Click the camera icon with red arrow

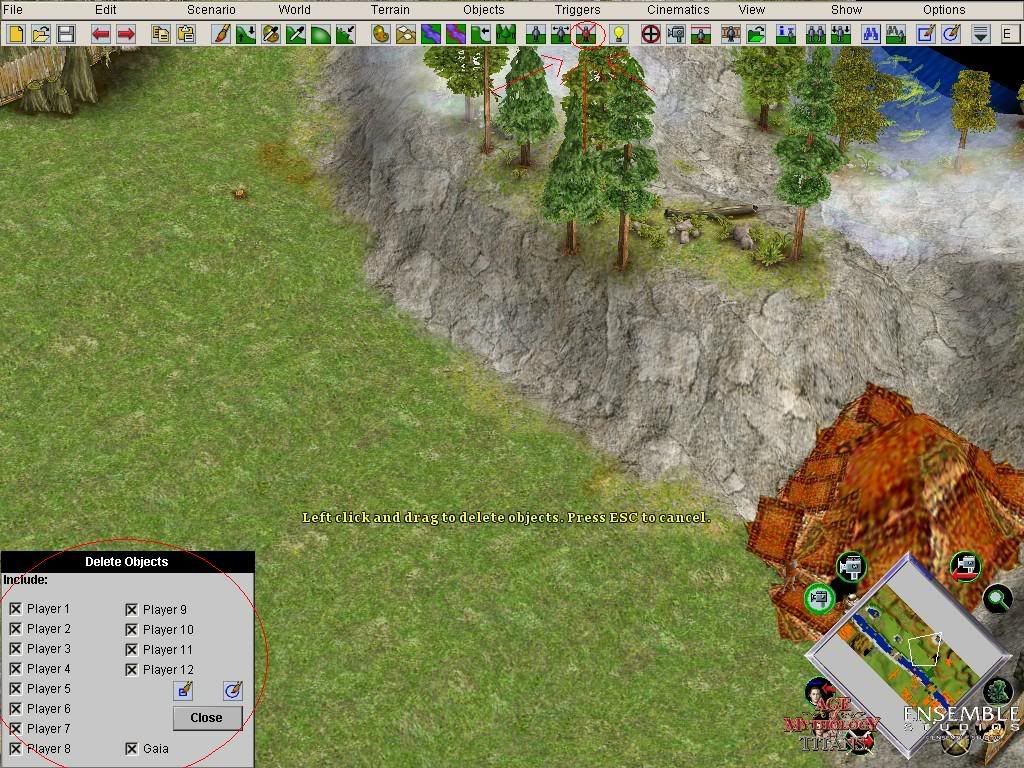(965, 566)
